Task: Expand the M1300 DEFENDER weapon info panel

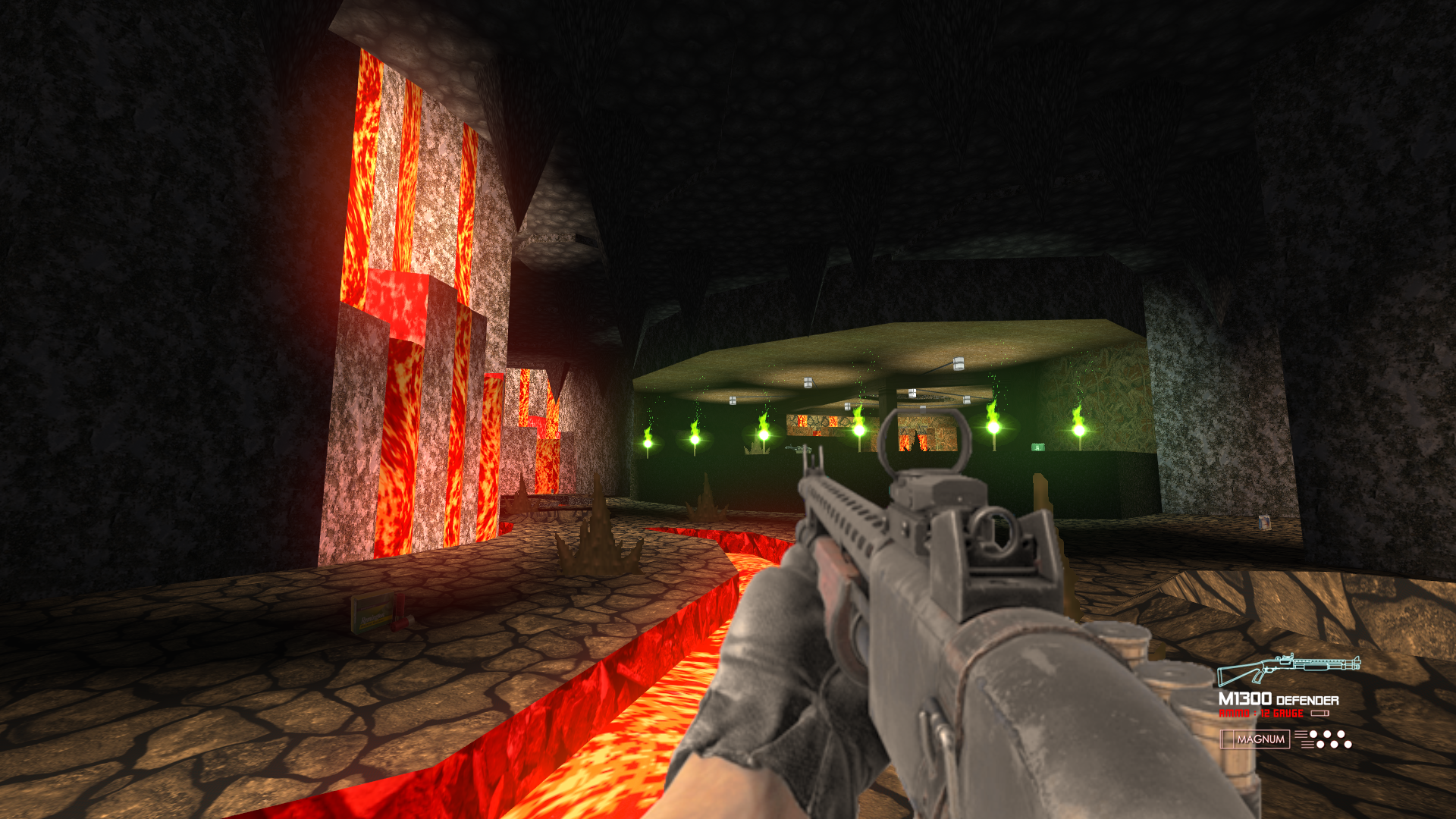Action: tap(1289, 698)
